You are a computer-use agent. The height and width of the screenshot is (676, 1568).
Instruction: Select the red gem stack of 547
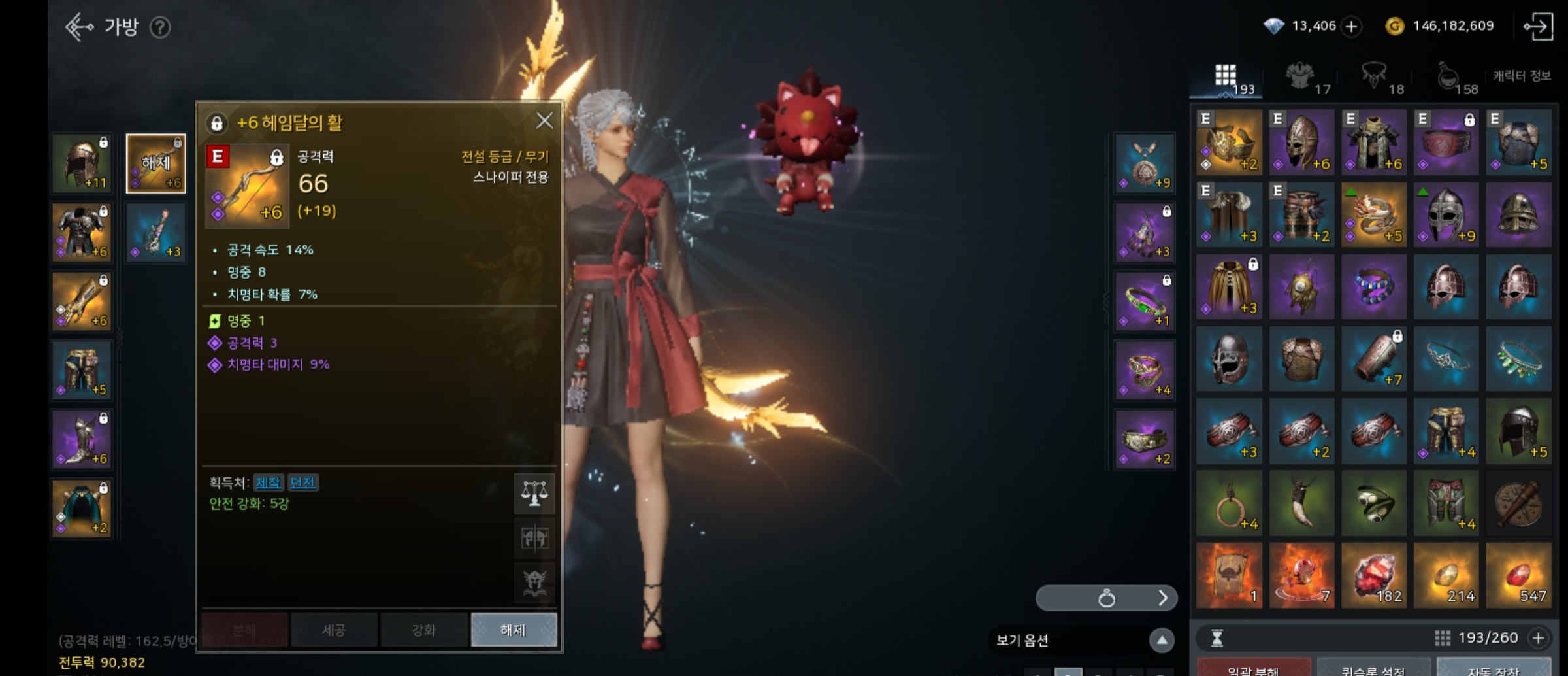click(x=1518, y=575)
